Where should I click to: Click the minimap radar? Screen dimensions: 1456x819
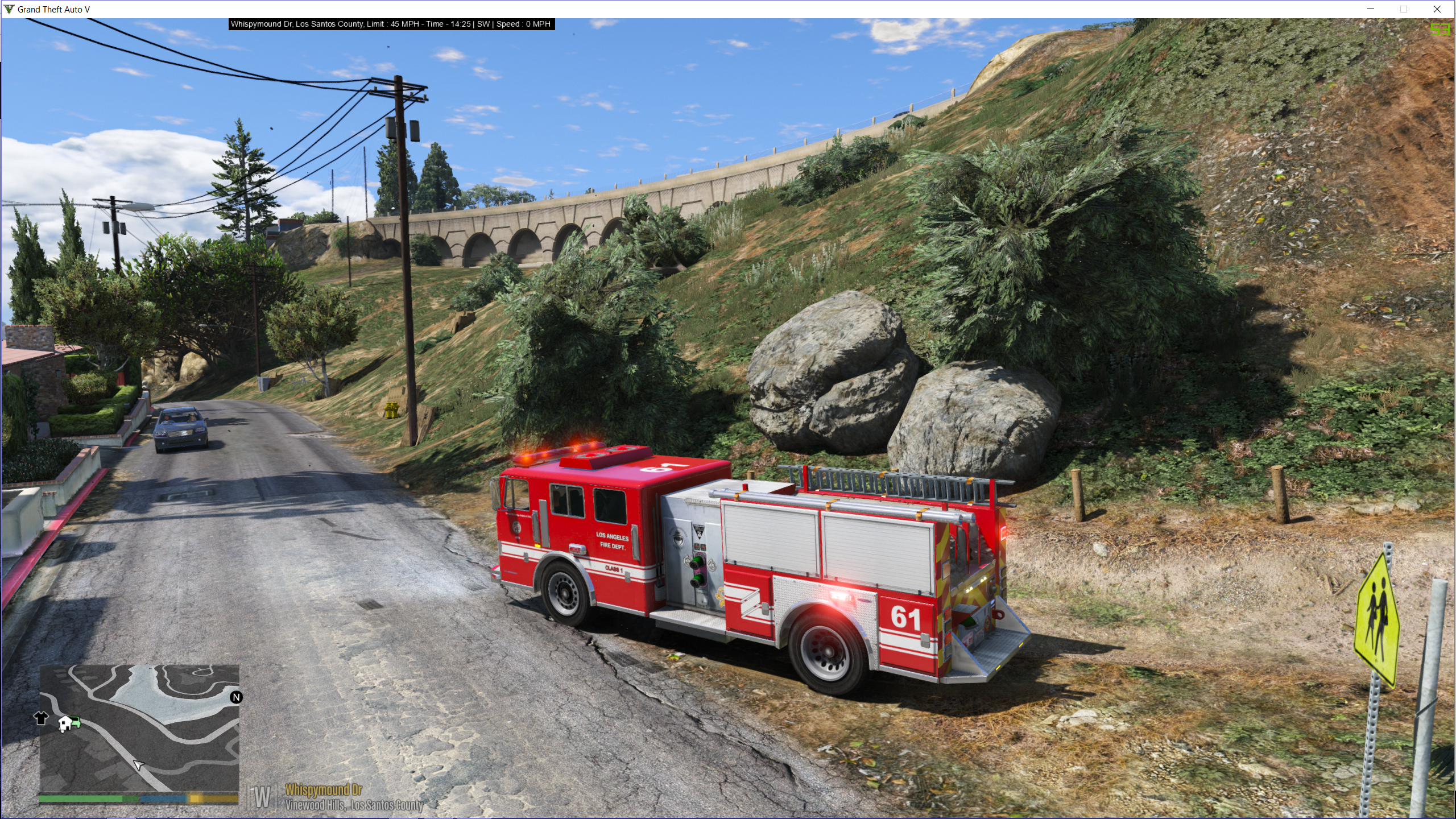point(139,728)
